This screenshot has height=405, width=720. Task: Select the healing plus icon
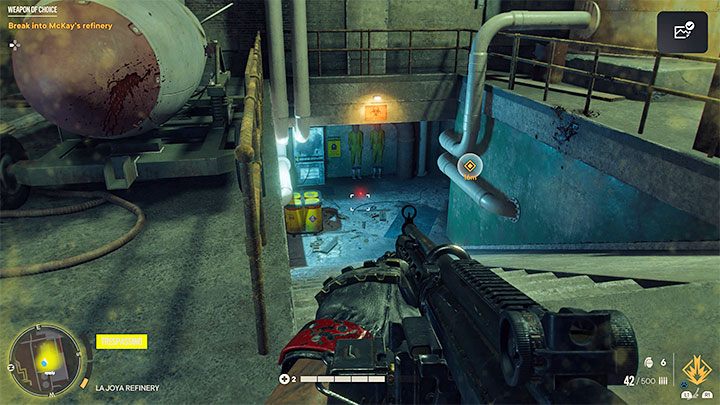point(287,379)
